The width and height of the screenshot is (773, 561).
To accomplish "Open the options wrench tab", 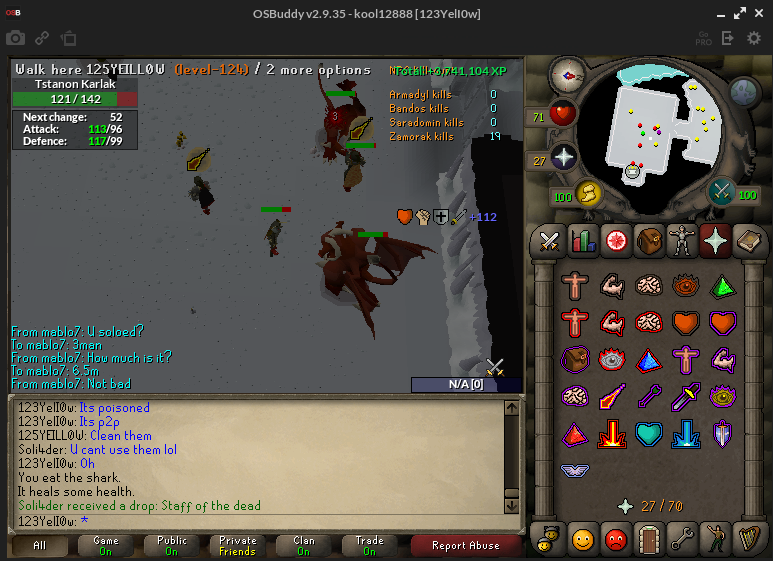I will point(683,540).
